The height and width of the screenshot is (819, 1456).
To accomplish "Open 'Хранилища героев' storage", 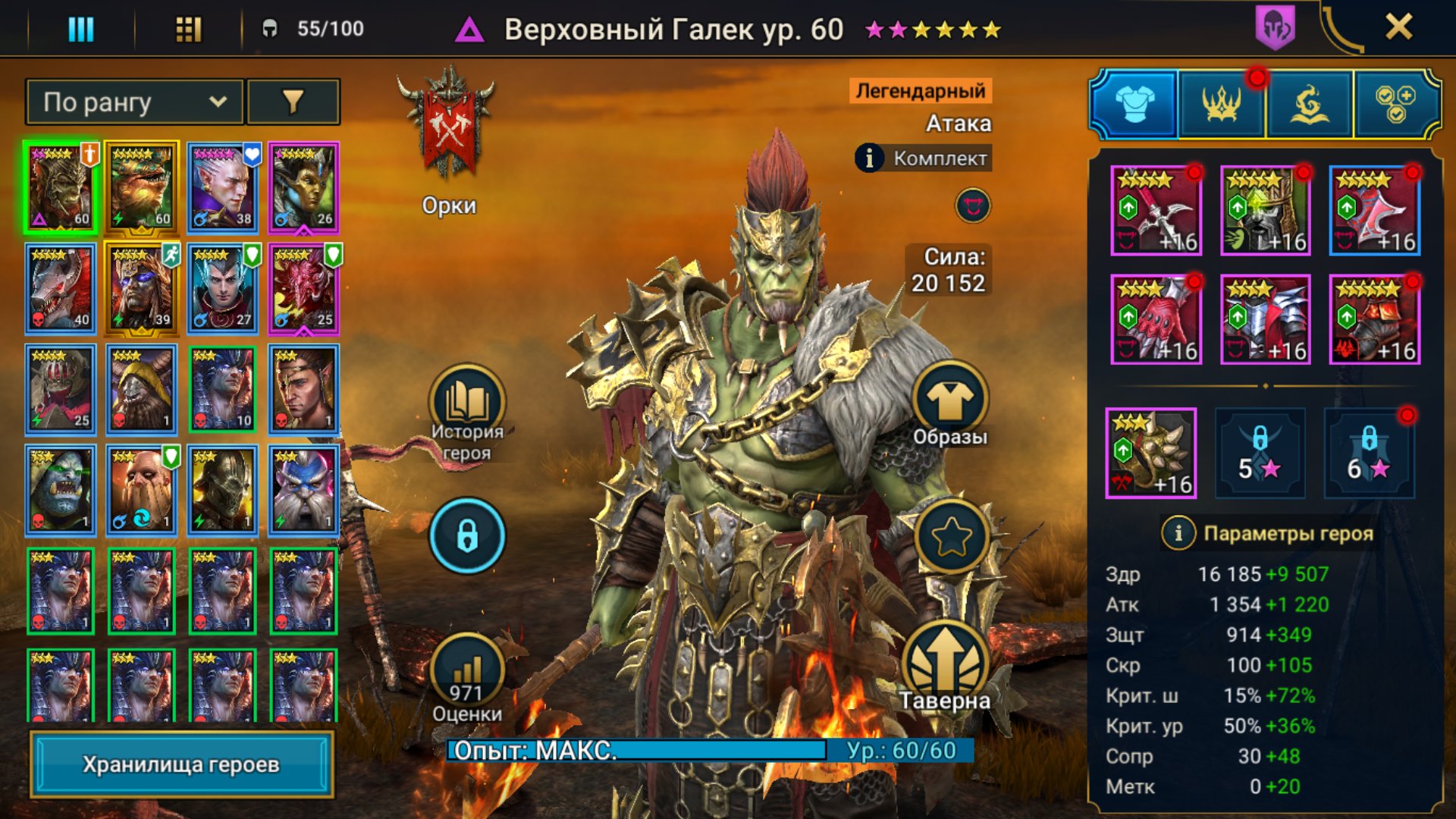I will (x=181, y=764).
